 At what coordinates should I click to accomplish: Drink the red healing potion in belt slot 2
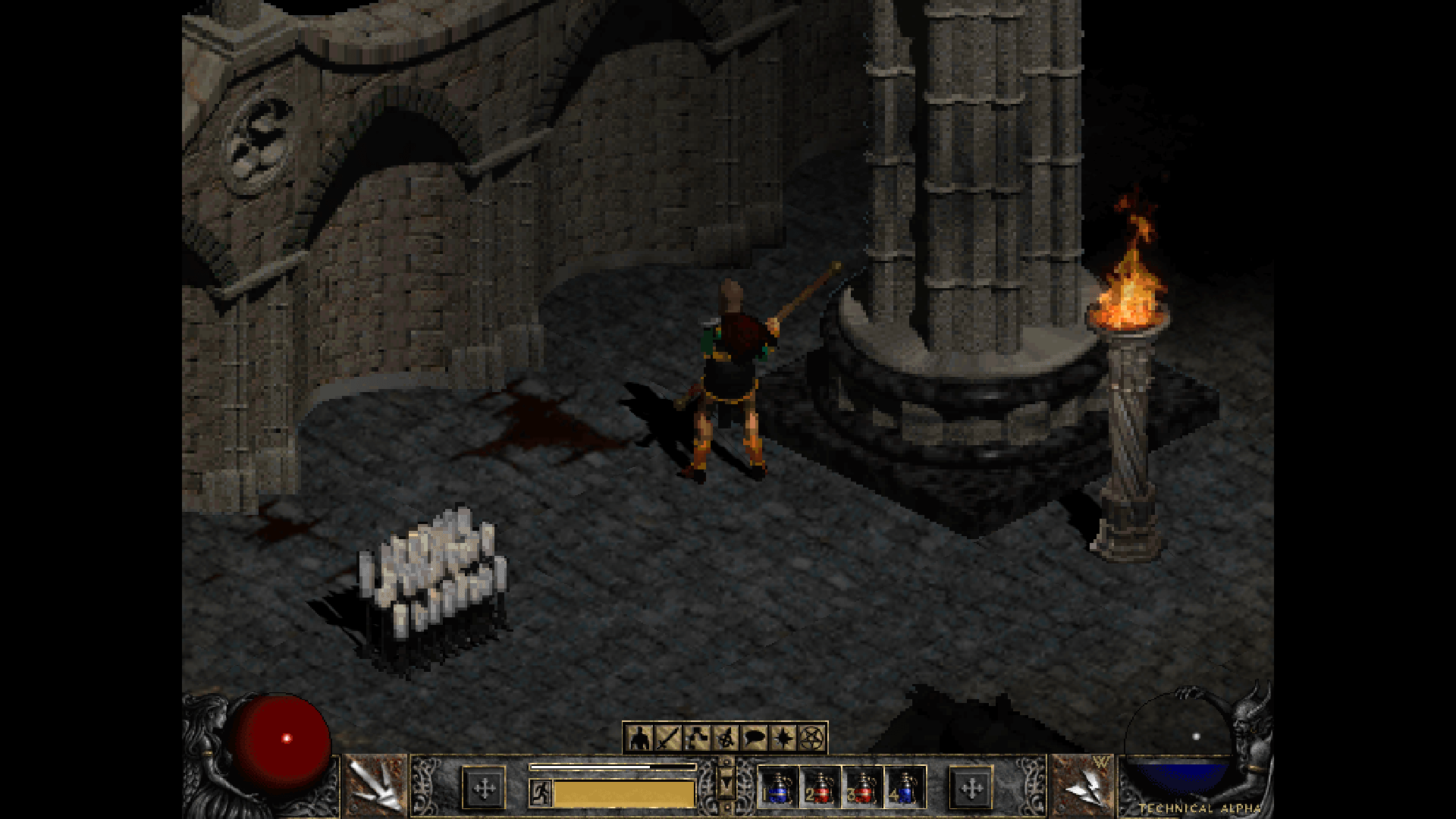click(x=820, y=788)
